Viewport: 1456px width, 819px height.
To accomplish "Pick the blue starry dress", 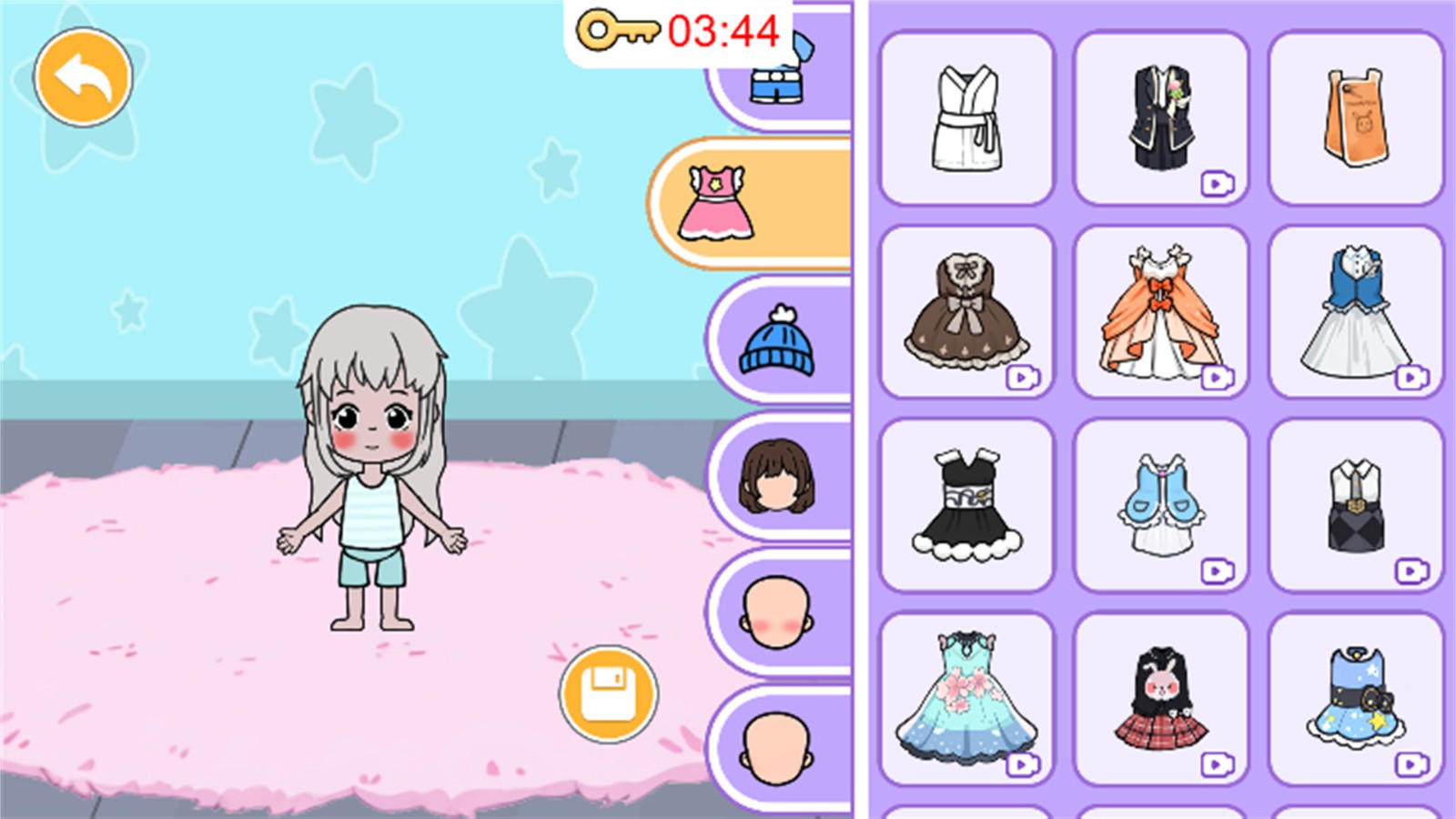I will coord(1355,699).
